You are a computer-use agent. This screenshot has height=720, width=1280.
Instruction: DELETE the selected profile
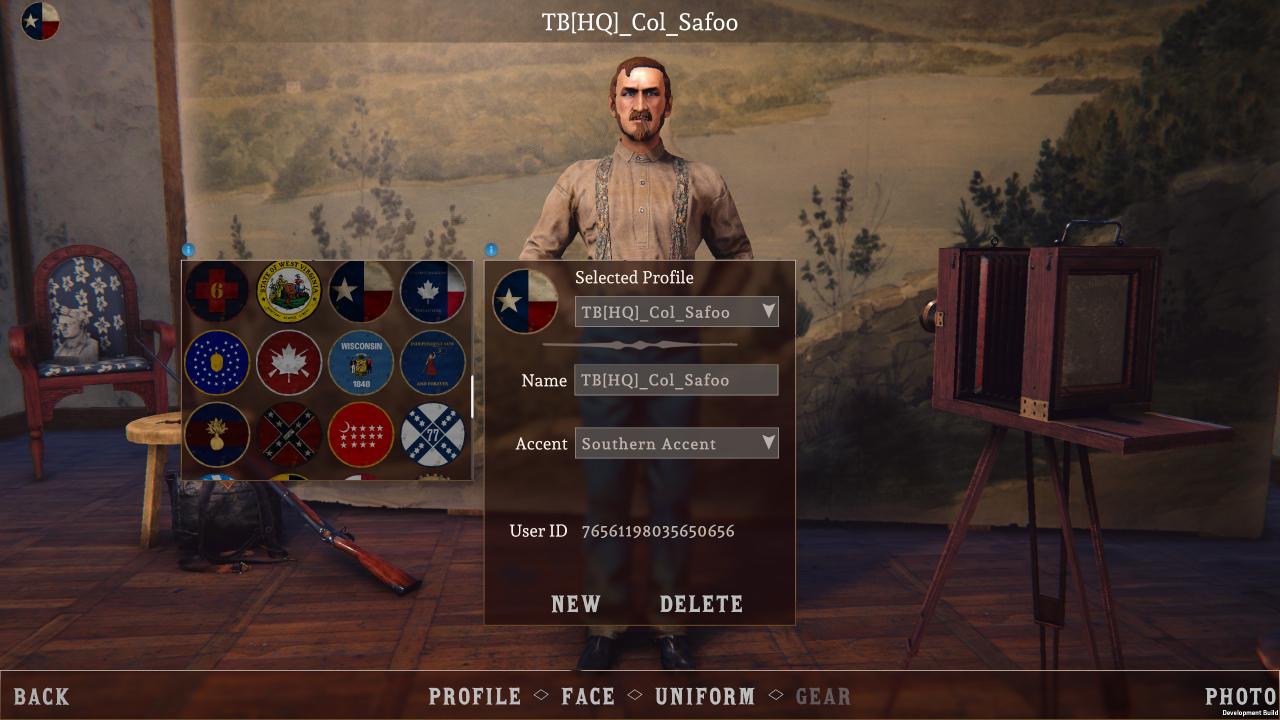(701, 604)
